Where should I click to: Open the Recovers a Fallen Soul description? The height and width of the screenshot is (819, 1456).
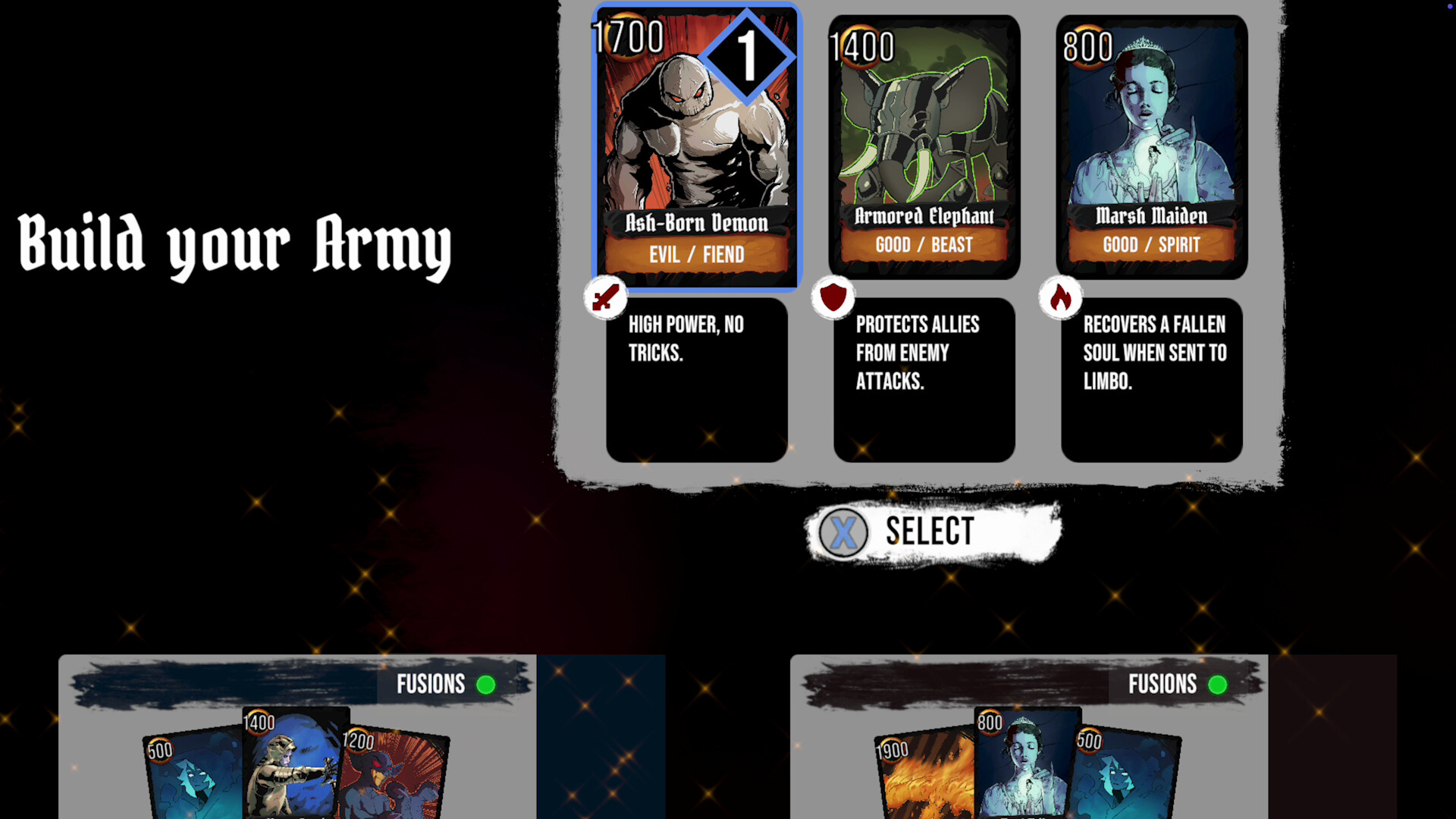(x=1151, y=379)
